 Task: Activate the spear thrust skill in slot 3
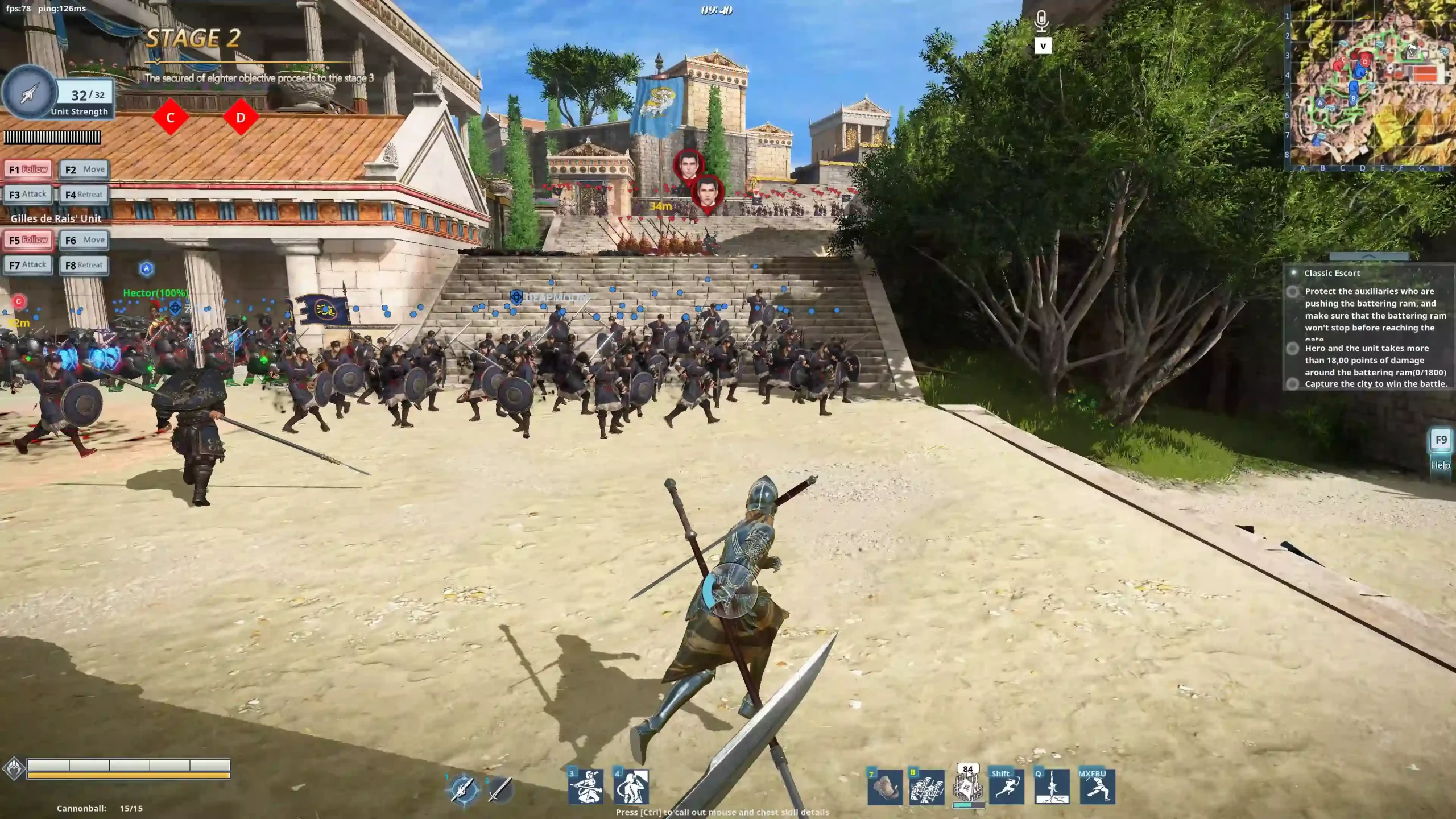pos(586,787)
